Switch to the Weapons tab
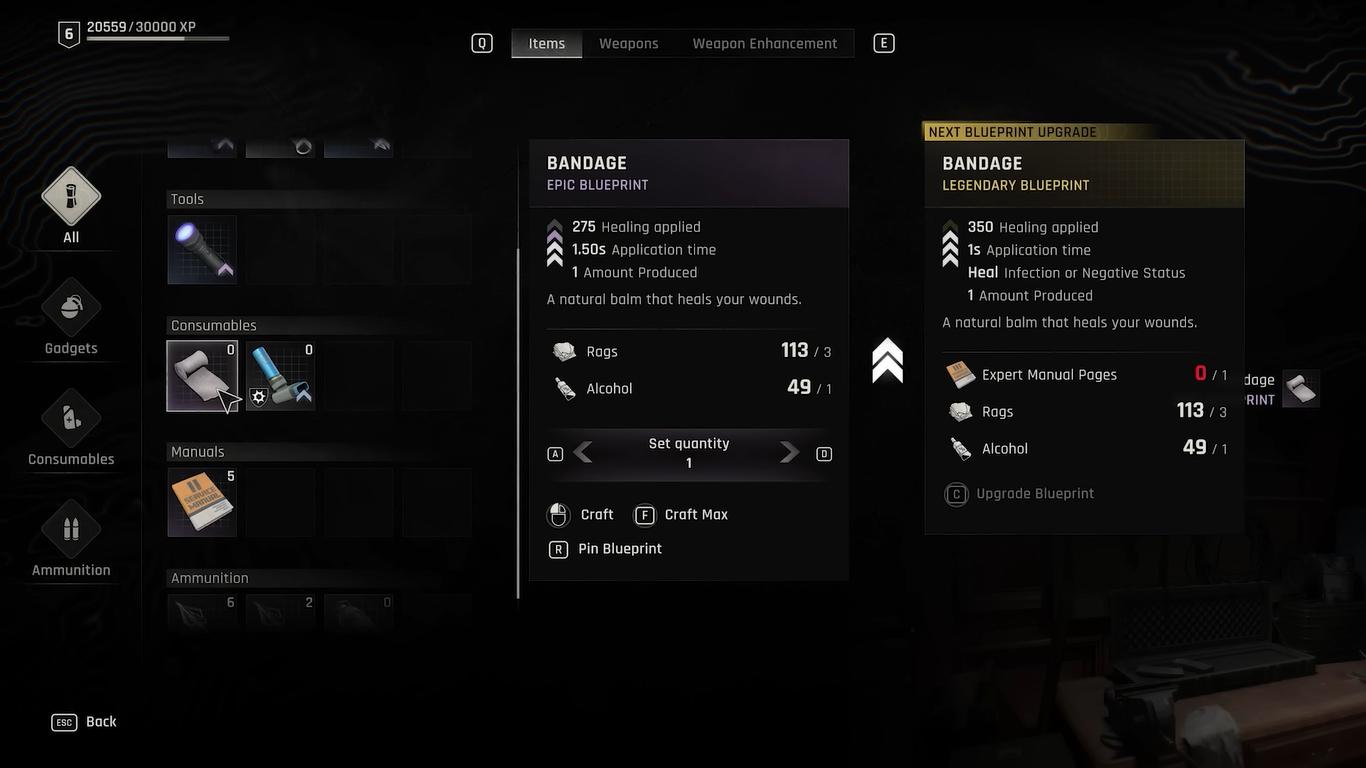 point(628,43)
